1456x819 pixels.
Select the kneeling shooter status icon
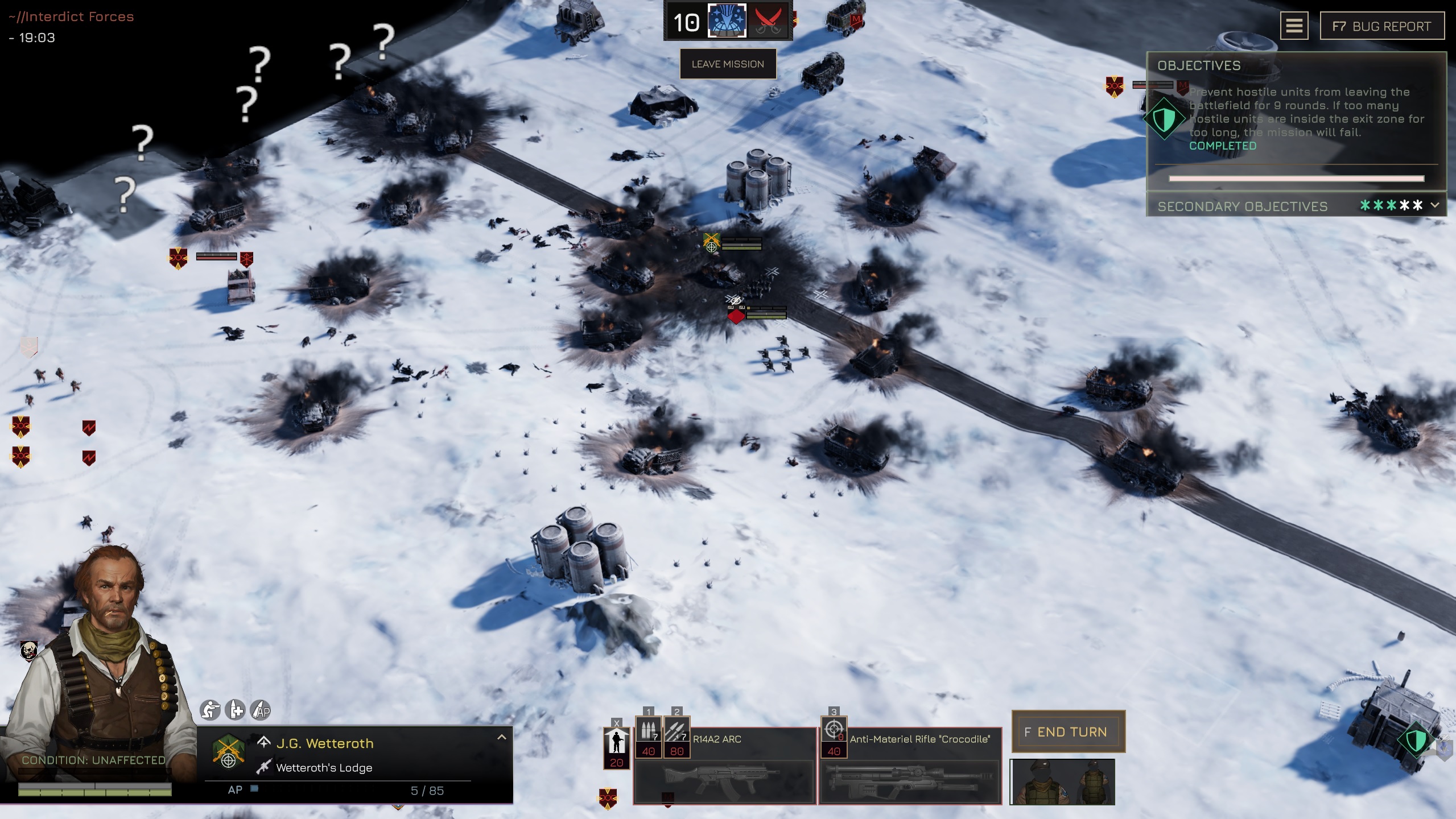pyautogui.click(x=210, y=710)
